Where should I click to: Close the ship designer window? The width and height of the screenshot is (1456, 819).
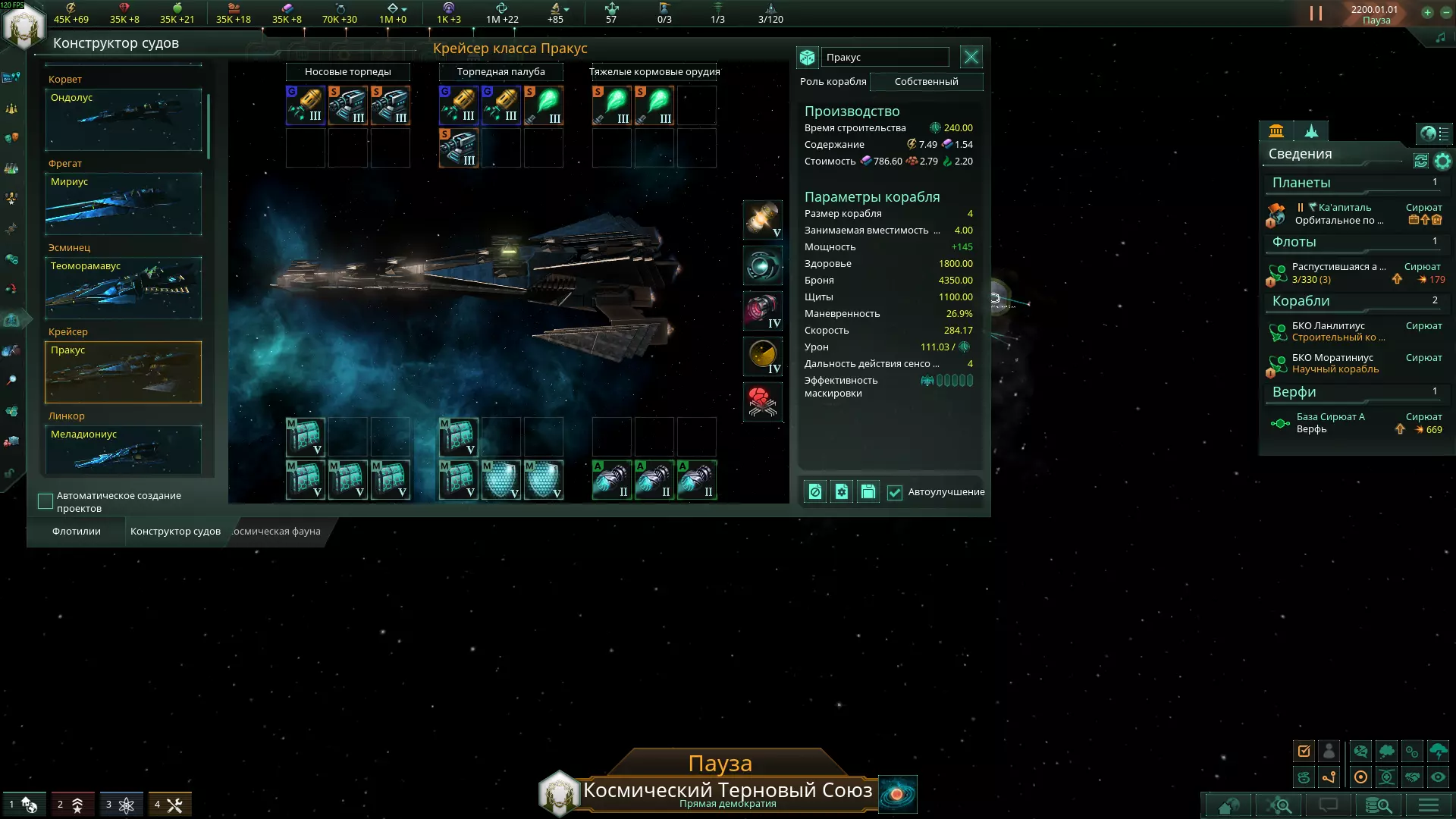971,57
